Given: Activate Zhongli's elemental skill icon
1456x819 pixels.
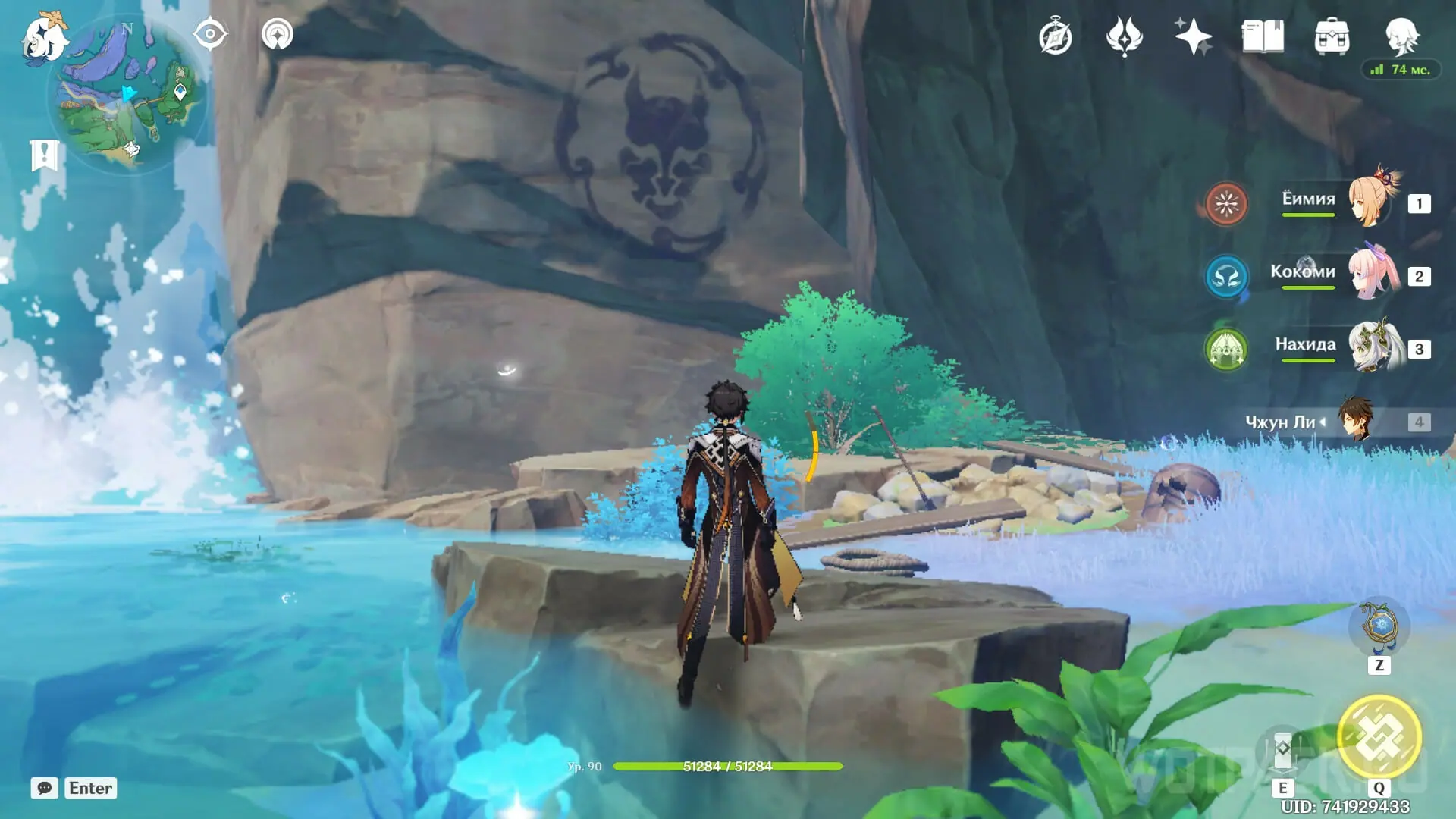Looking at the screenshot, I should [1283, 749].
